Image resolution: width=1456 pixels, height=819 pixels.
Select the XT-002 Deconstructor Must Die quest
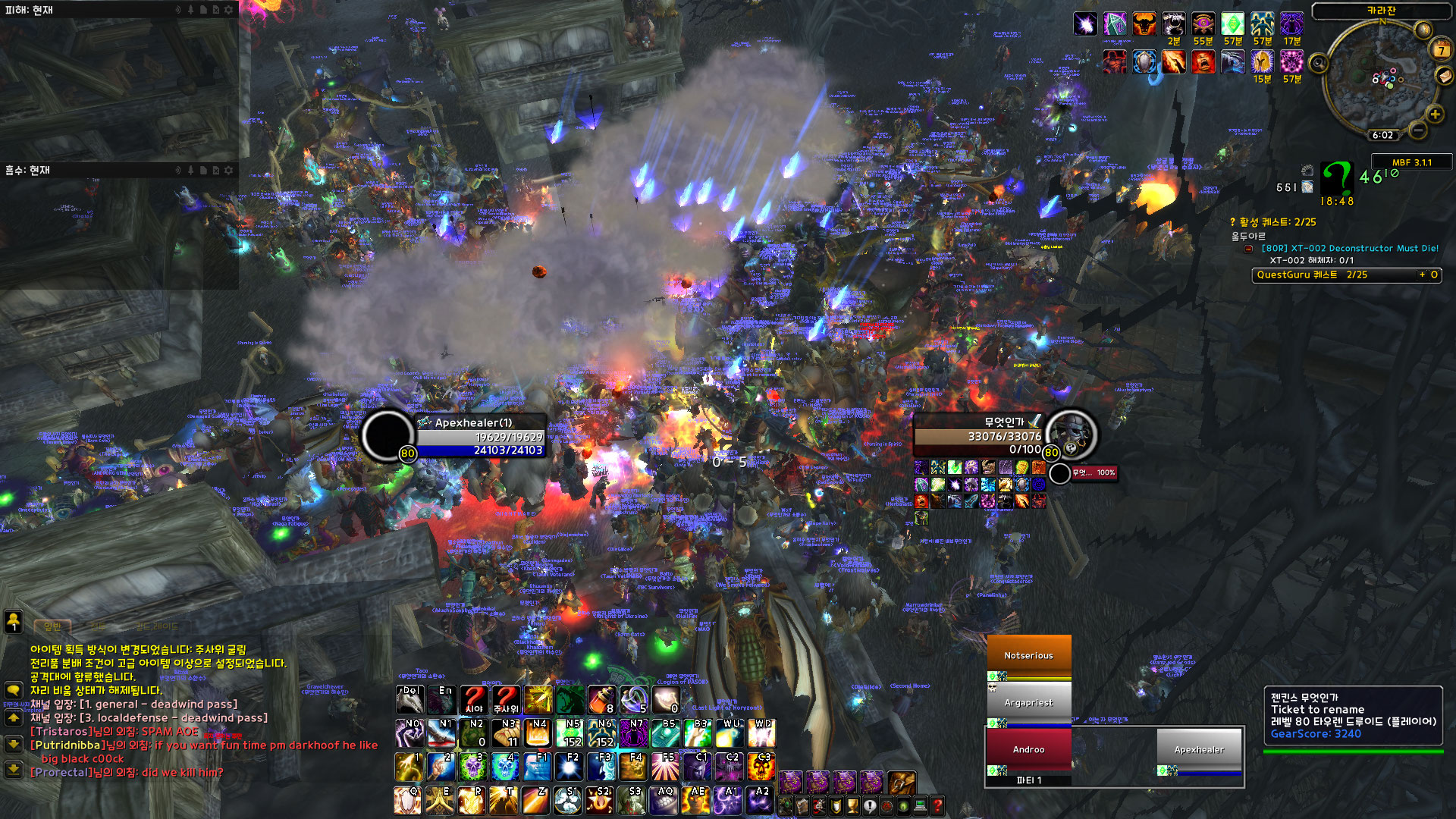(1349, 248)
